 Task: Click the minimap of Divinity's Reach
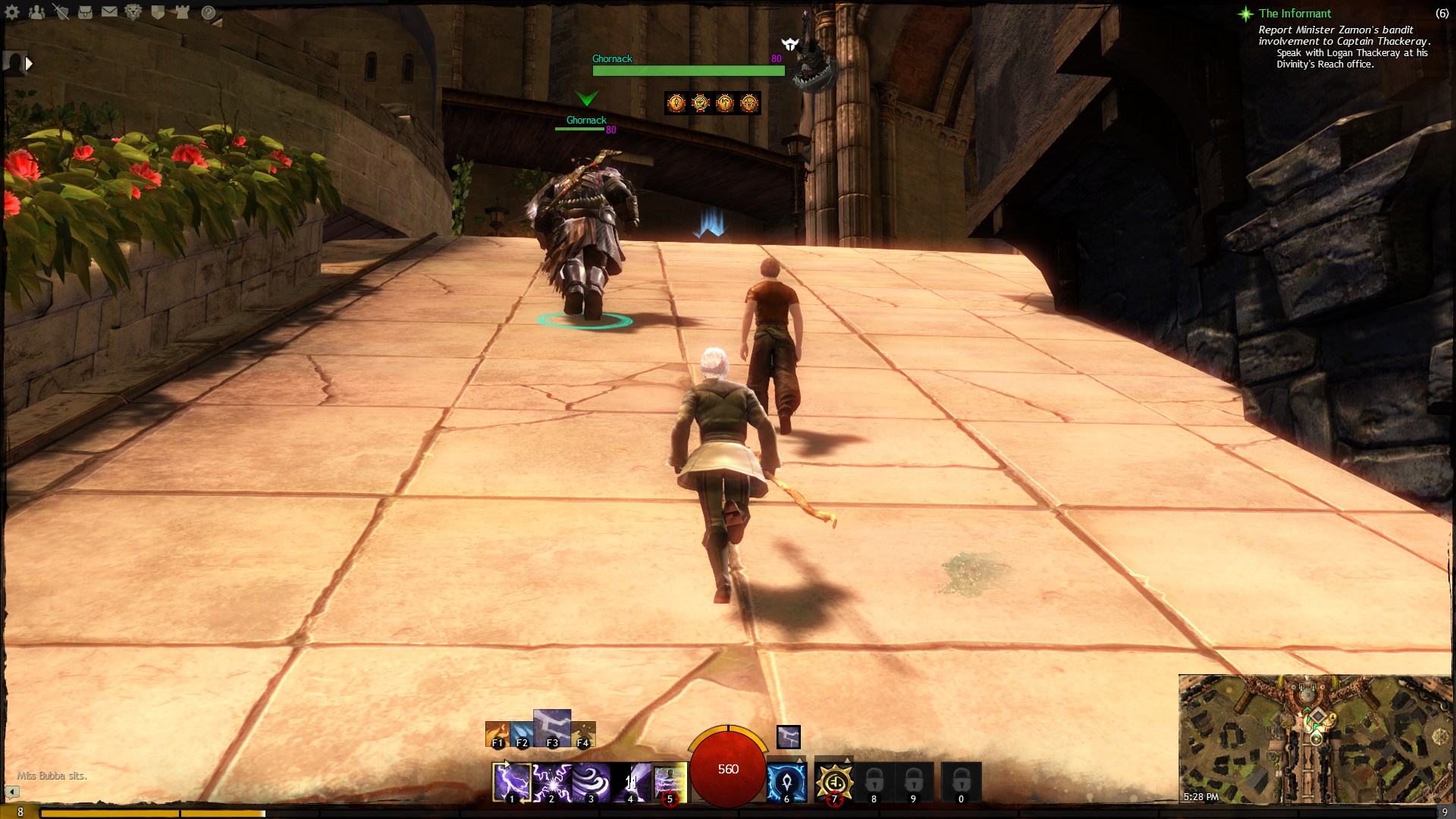[1315, 739]
